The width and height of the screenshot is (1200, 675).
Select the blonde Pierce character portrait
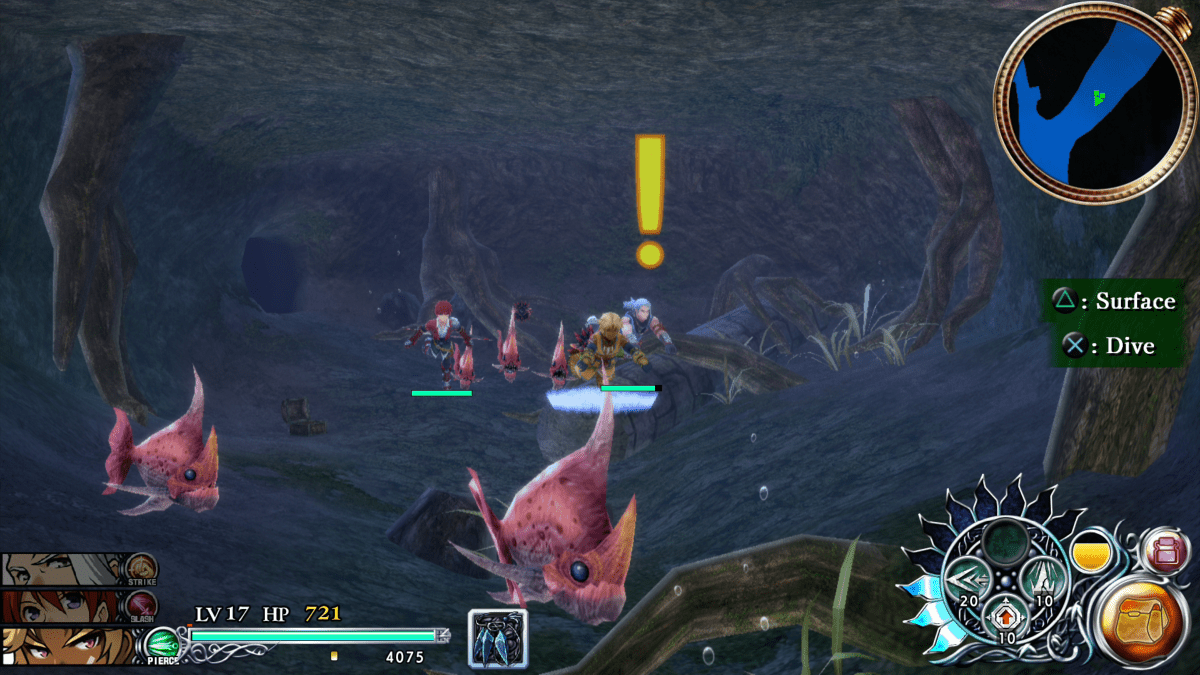65,645
